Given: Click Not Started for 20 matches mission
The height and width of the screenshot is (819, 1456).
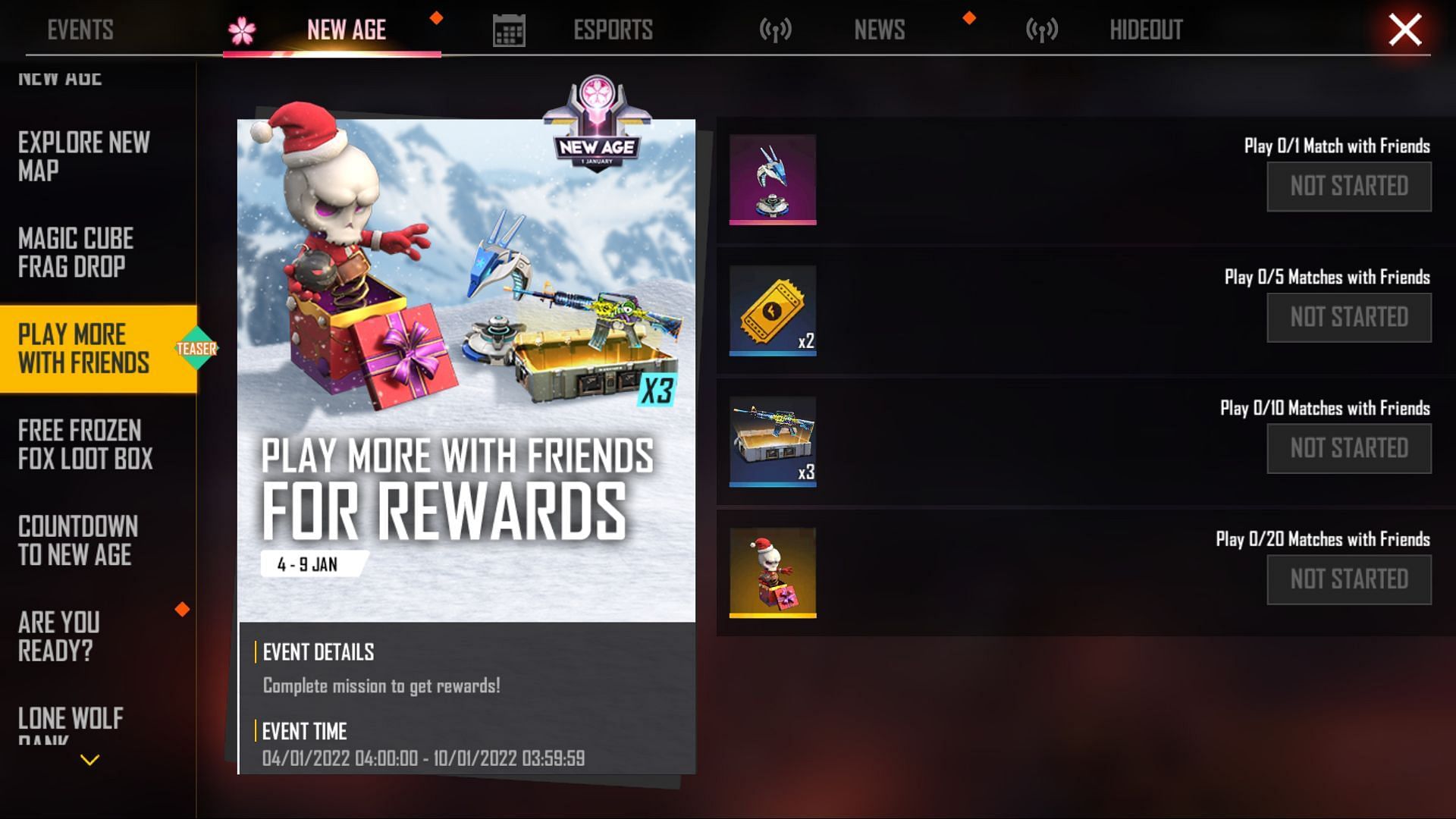Looking at the screenshot, I should 1348,580.
